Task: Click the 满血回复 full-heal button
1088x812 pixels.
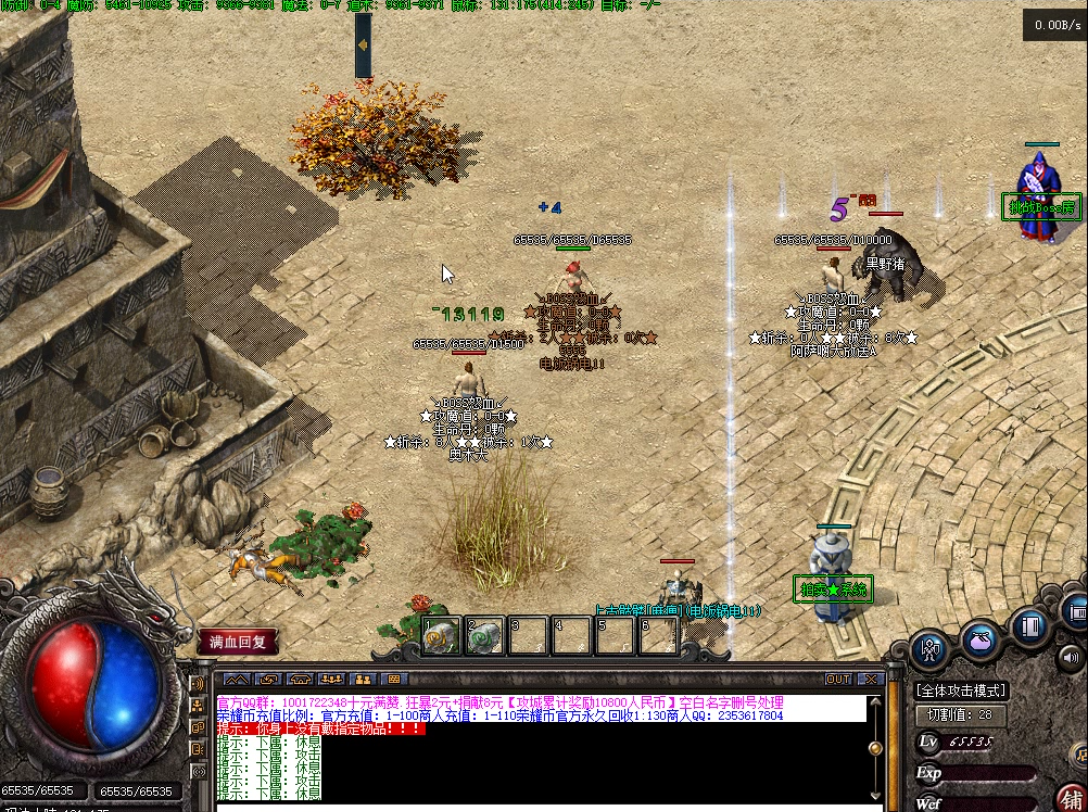Action: tap(238, 642)
